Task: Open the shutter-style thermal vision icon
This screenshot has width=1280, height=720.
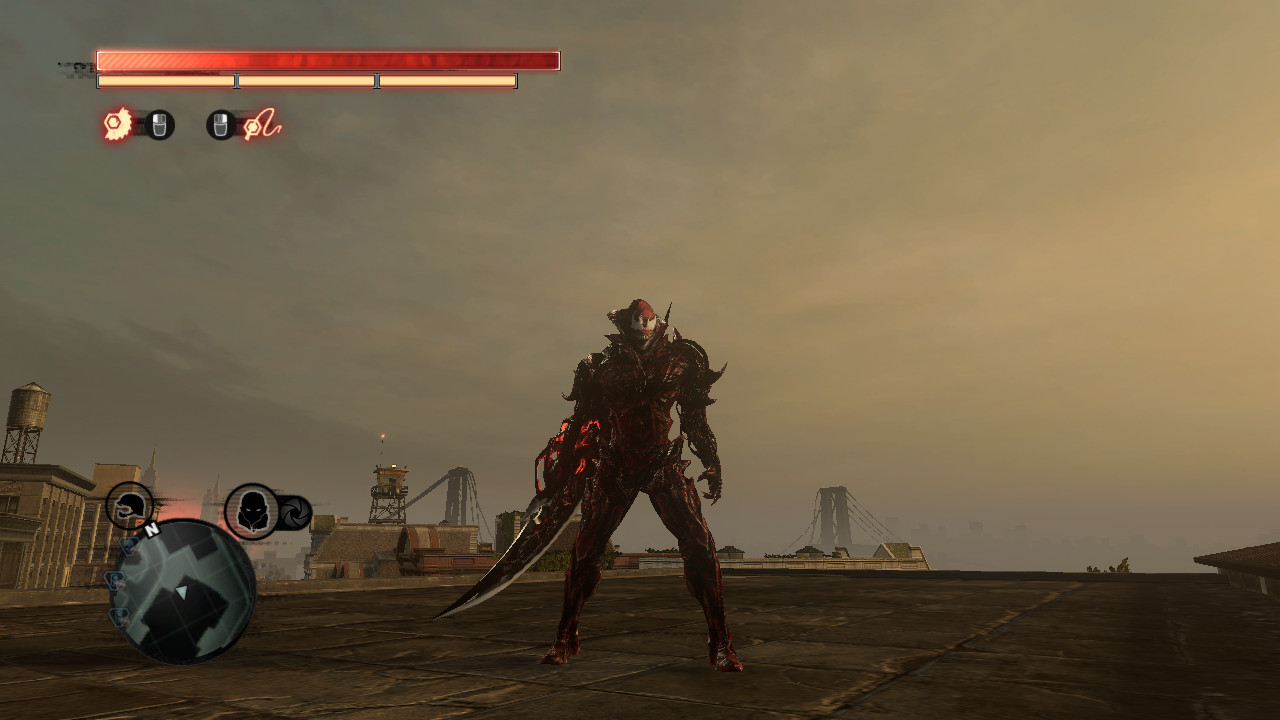Action: 296,512
